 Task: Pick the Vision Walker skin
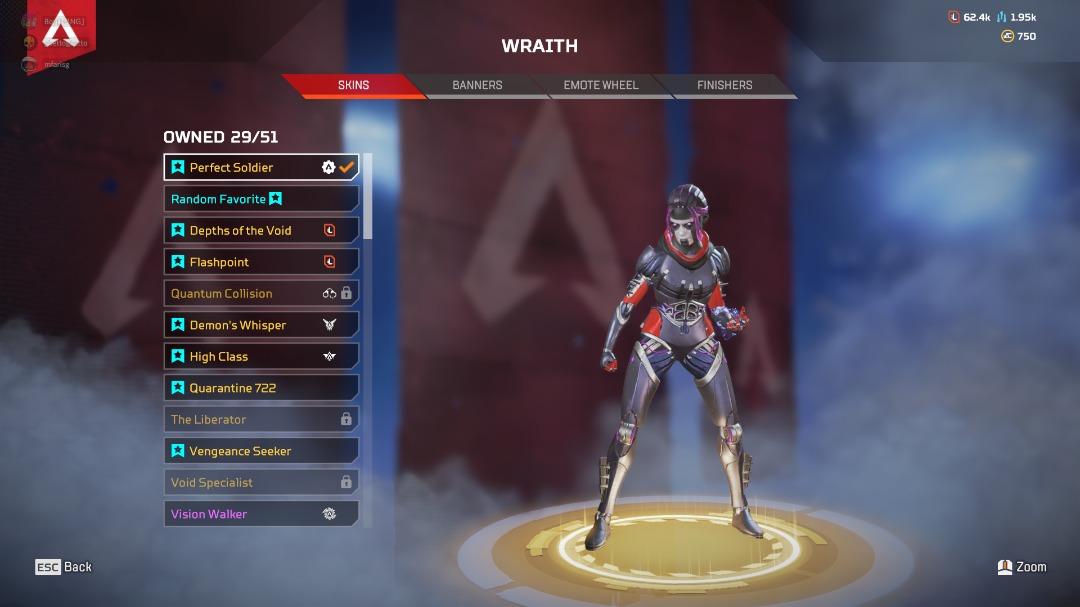(x=261, y=514)
